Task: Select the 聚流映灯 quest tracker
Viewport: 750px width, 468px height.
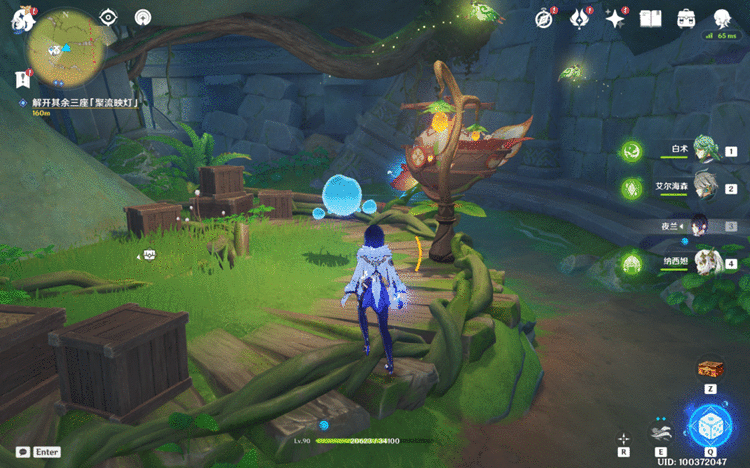Action: pos(84,103)
